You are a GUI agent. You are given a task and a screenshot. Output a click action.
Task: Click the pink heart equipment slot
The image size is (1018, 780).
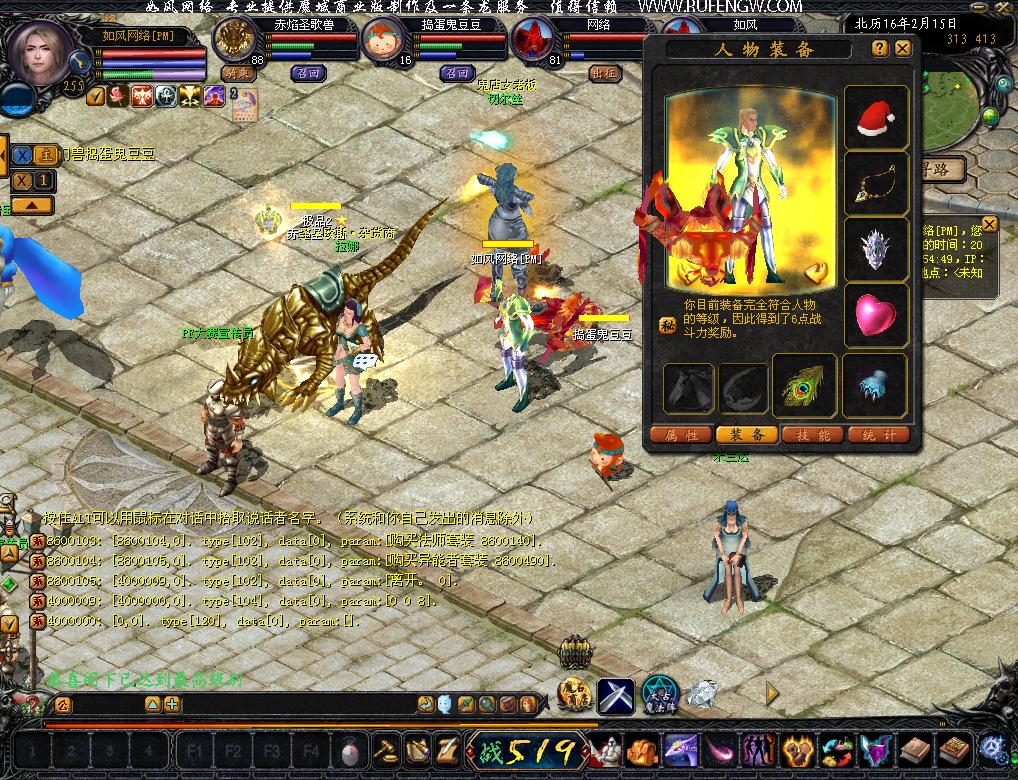tap(876, 316)
